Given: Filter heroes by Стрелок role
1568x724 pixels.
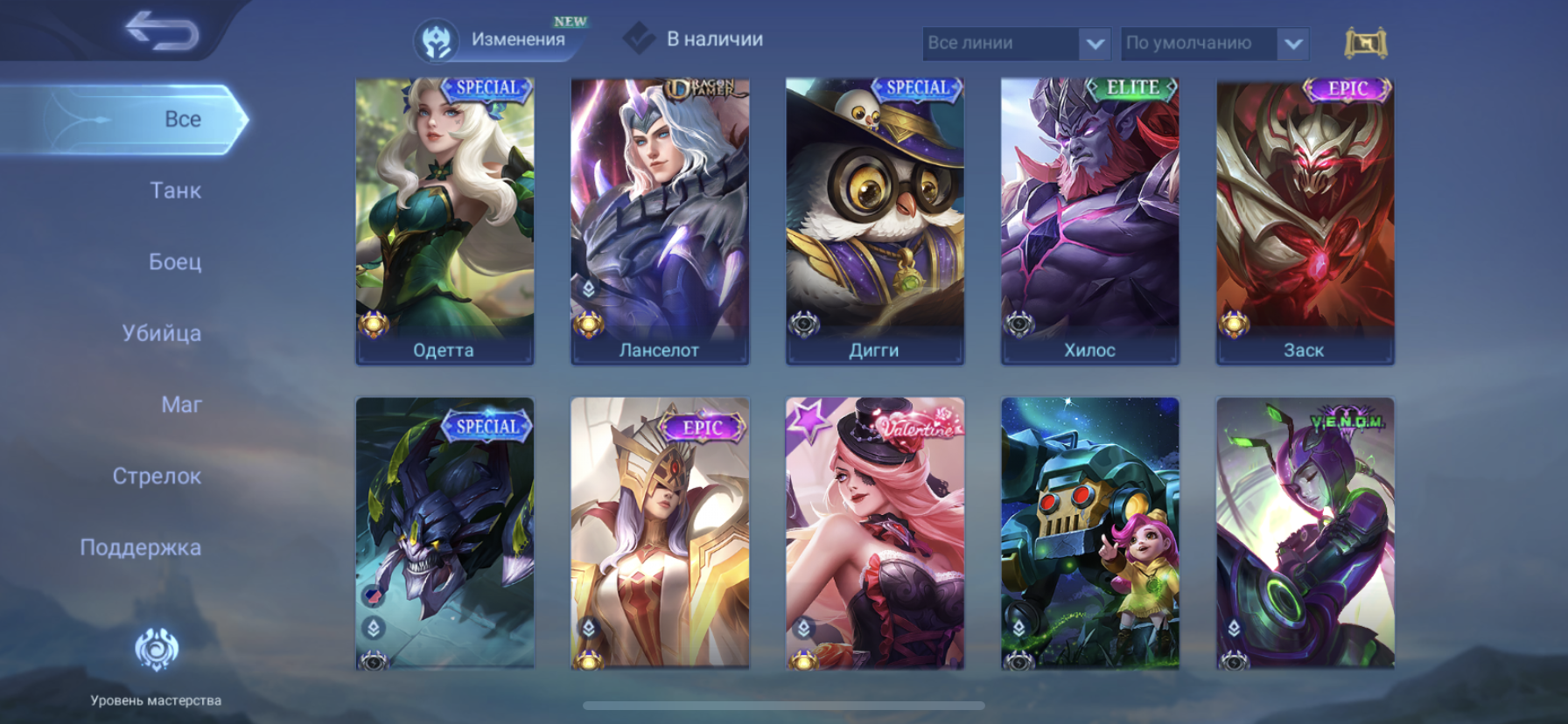Looking at the screenshot, I should [157, 477].
